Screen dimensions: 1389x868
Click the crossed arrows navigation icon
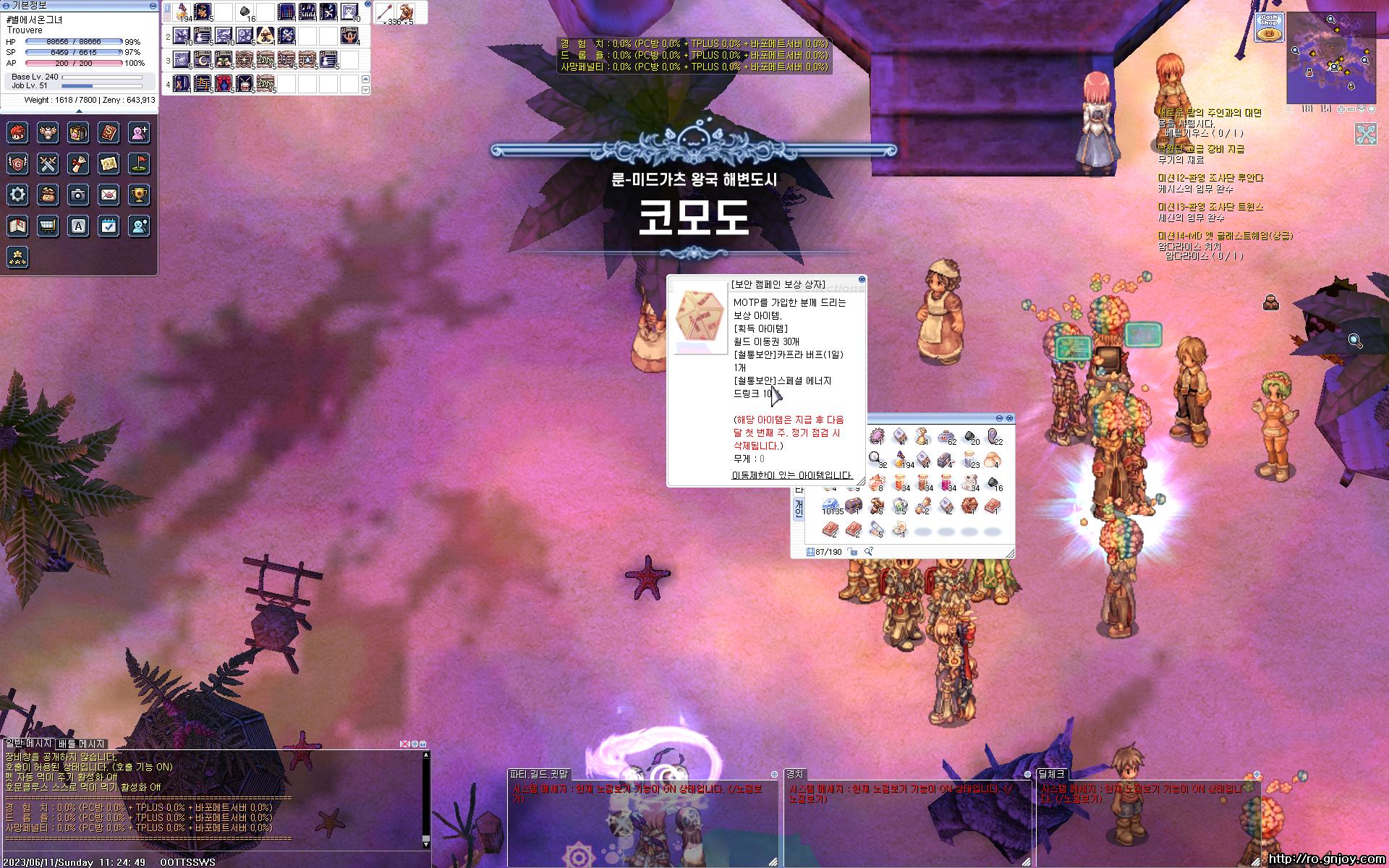(x=1366, y=134)
